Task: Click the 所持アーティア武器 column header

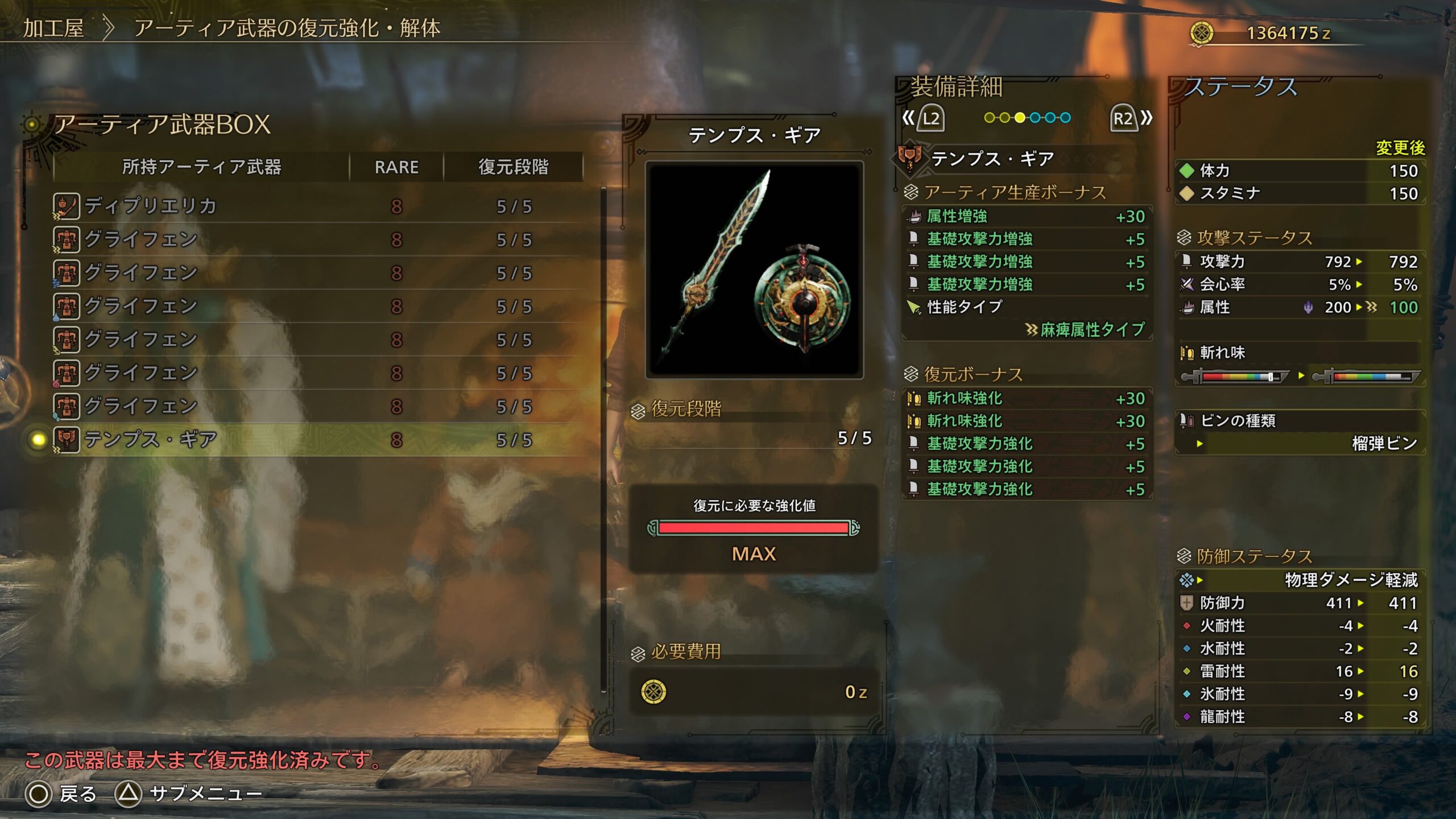Action: click(201, 167)
